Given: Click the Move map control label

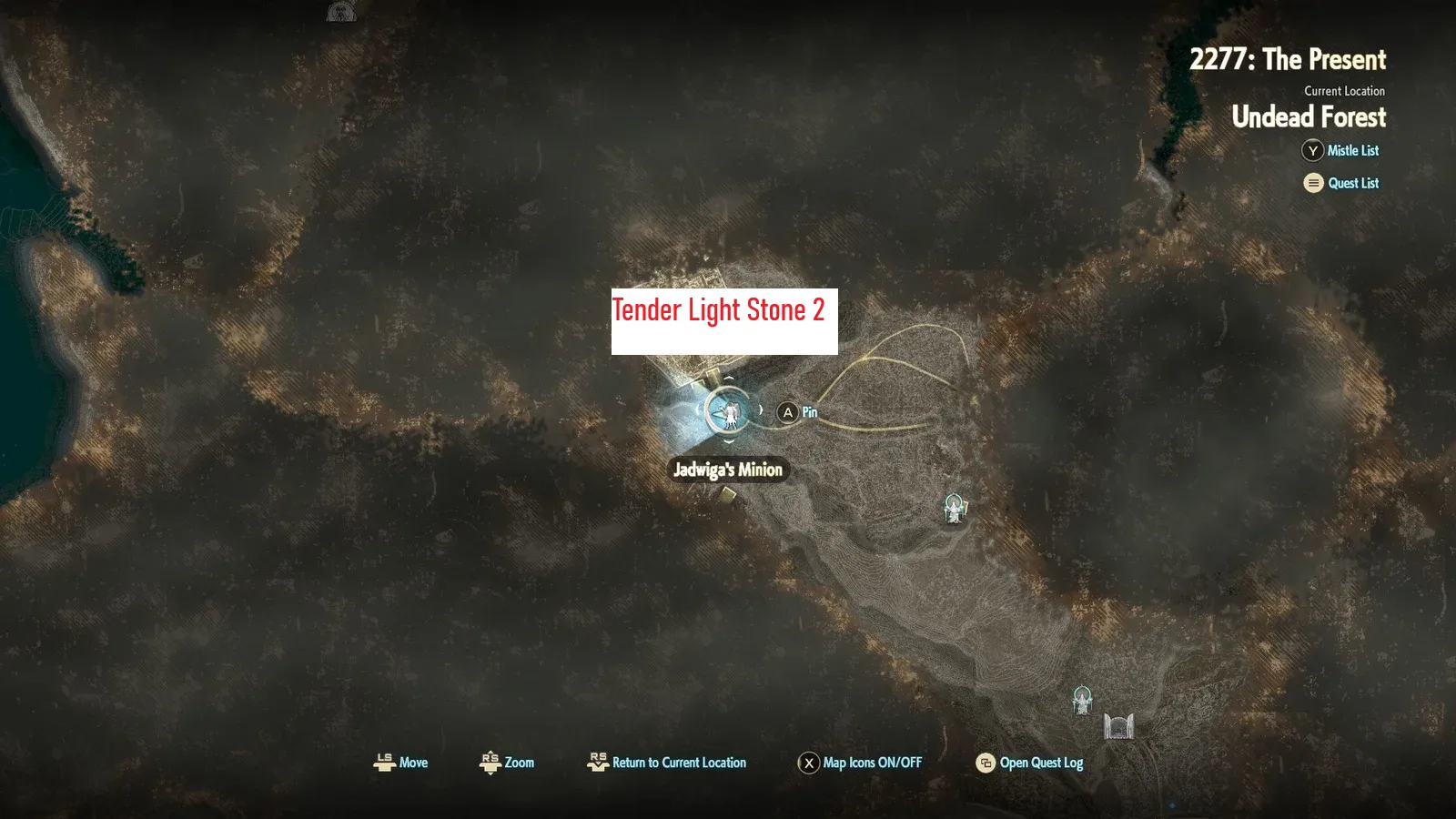Looking at the screenshot, I should [400, 763].
